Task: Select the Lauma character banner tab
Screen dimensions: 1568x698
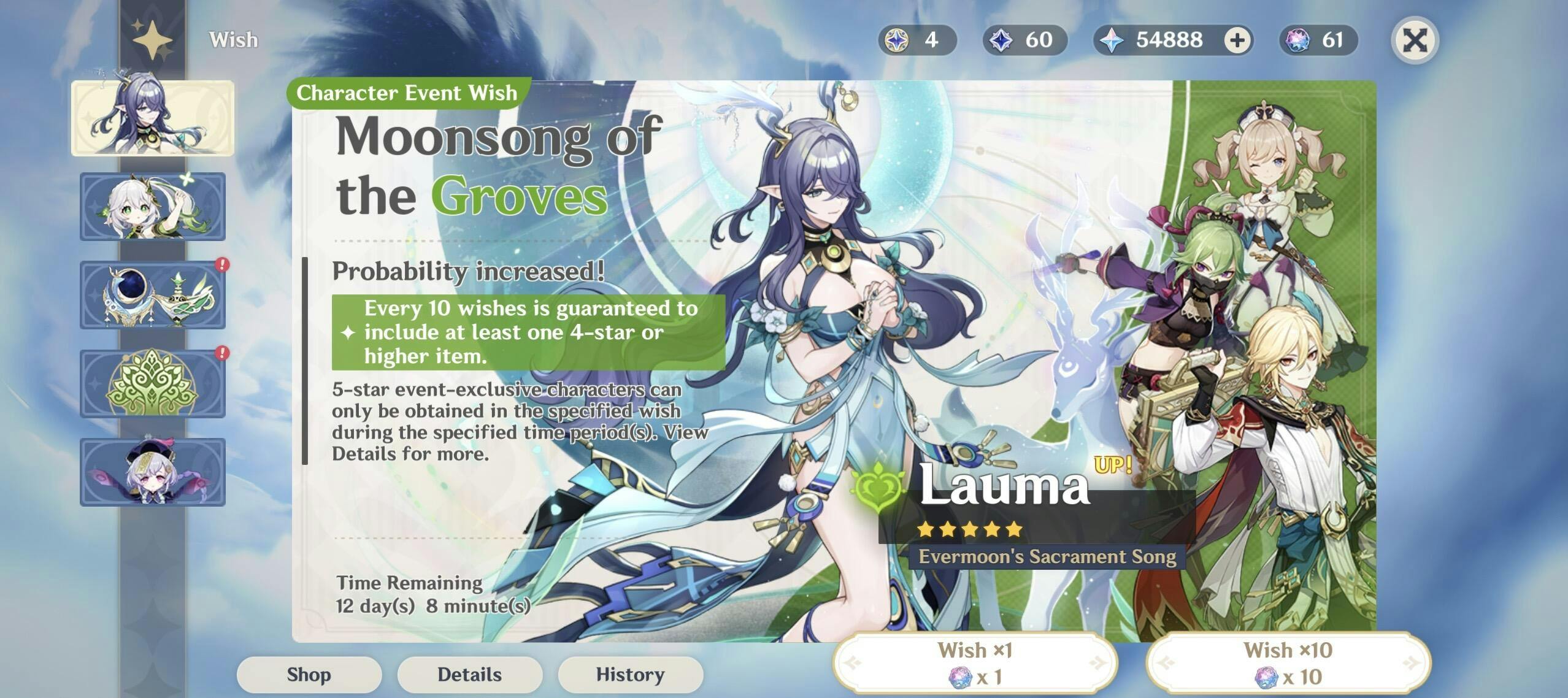Action: (153, 118)
